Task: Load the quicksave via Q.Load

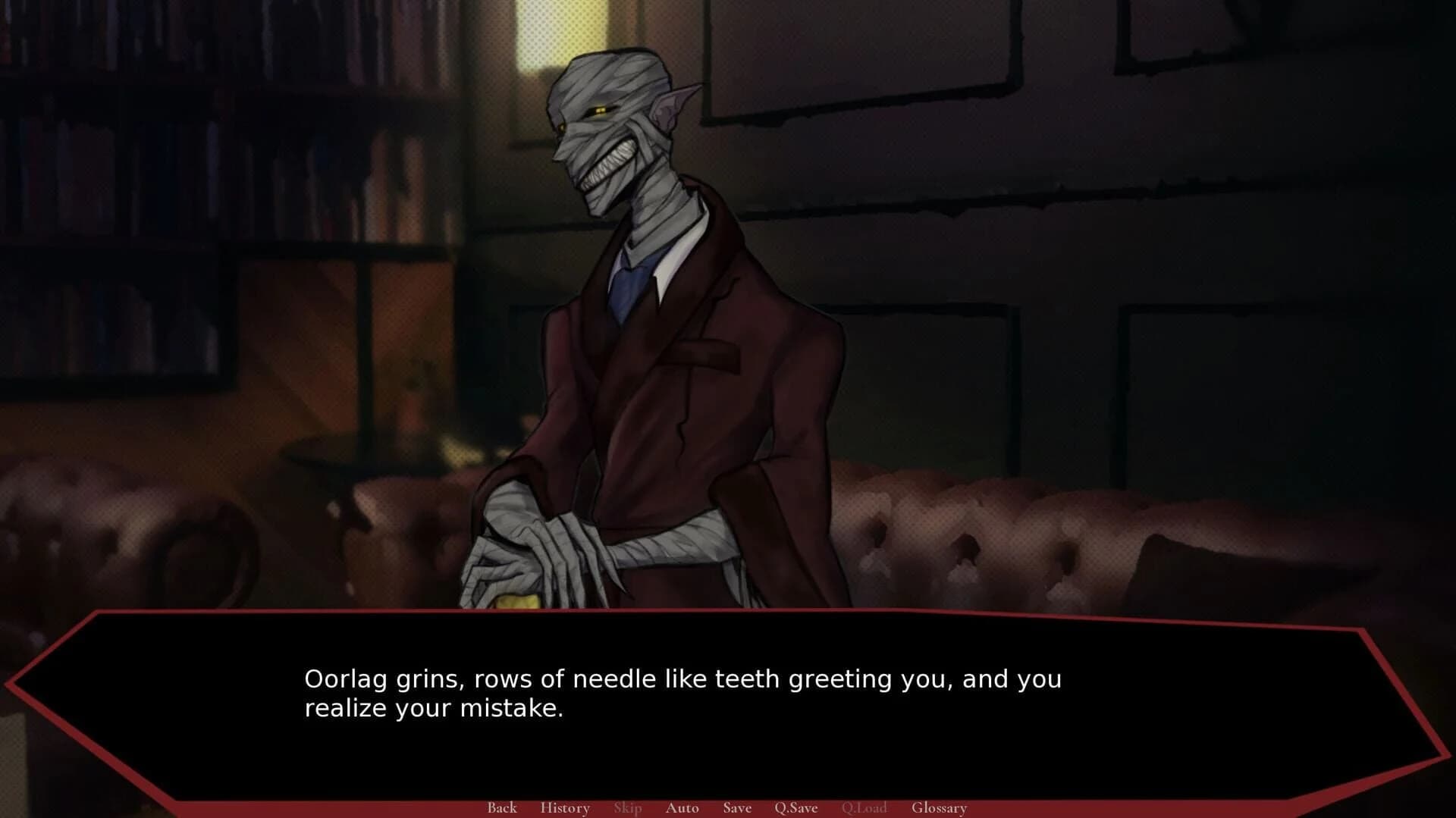Action: [864, 808]
